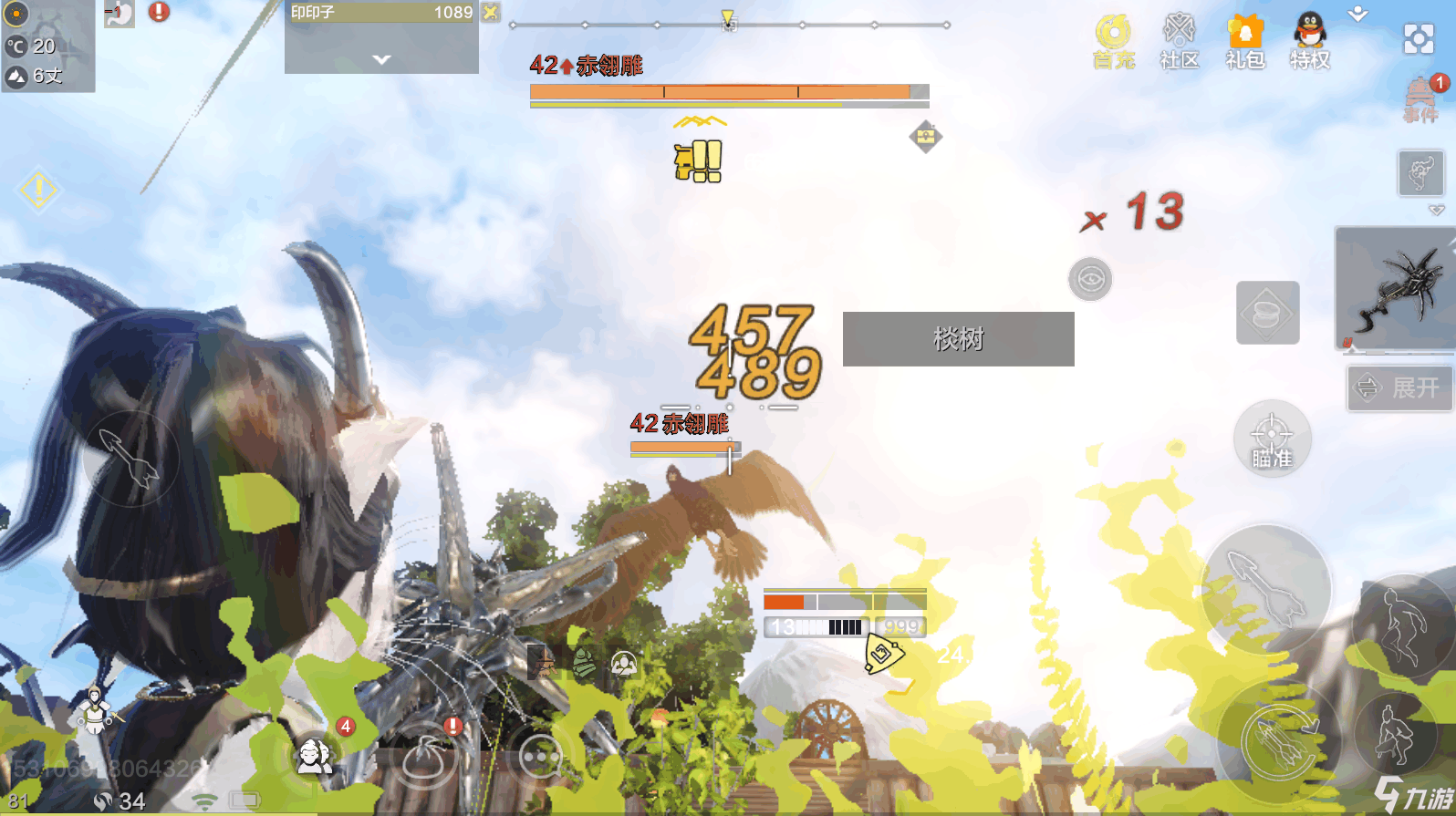This screenshot has width=1456, height=816.
Task: Tap the gray 桦树 target label button
Action: pos(958,339)
